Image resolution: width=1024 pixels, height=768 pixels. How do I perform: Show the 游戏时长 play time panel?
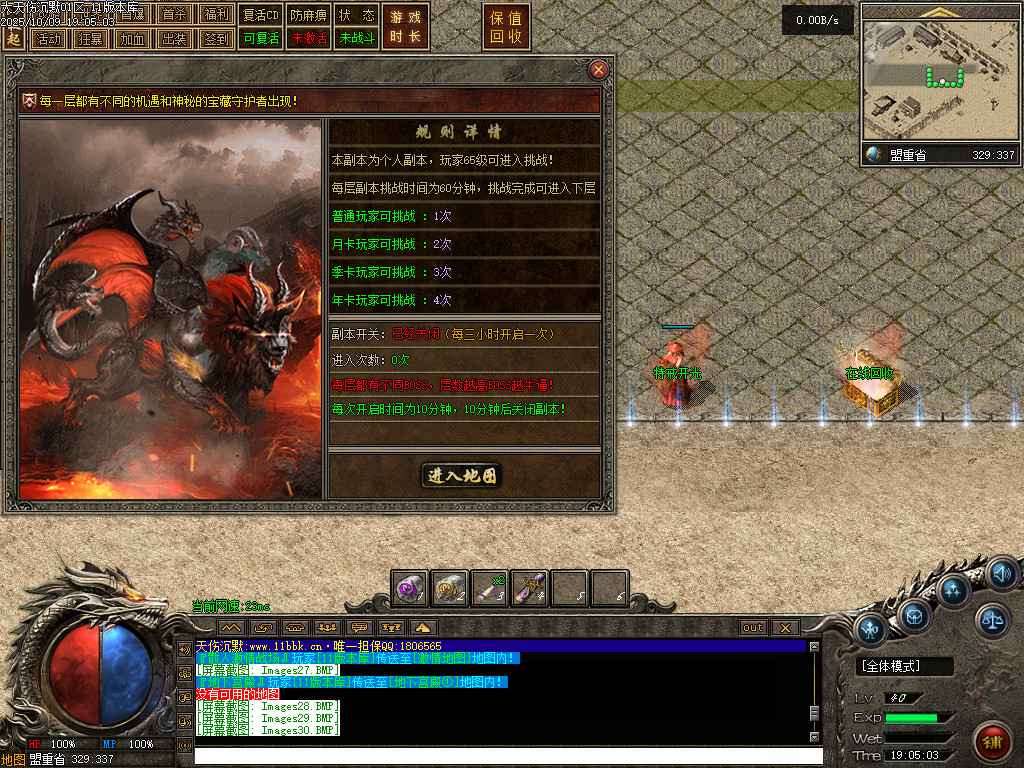[x=405, y=27]
